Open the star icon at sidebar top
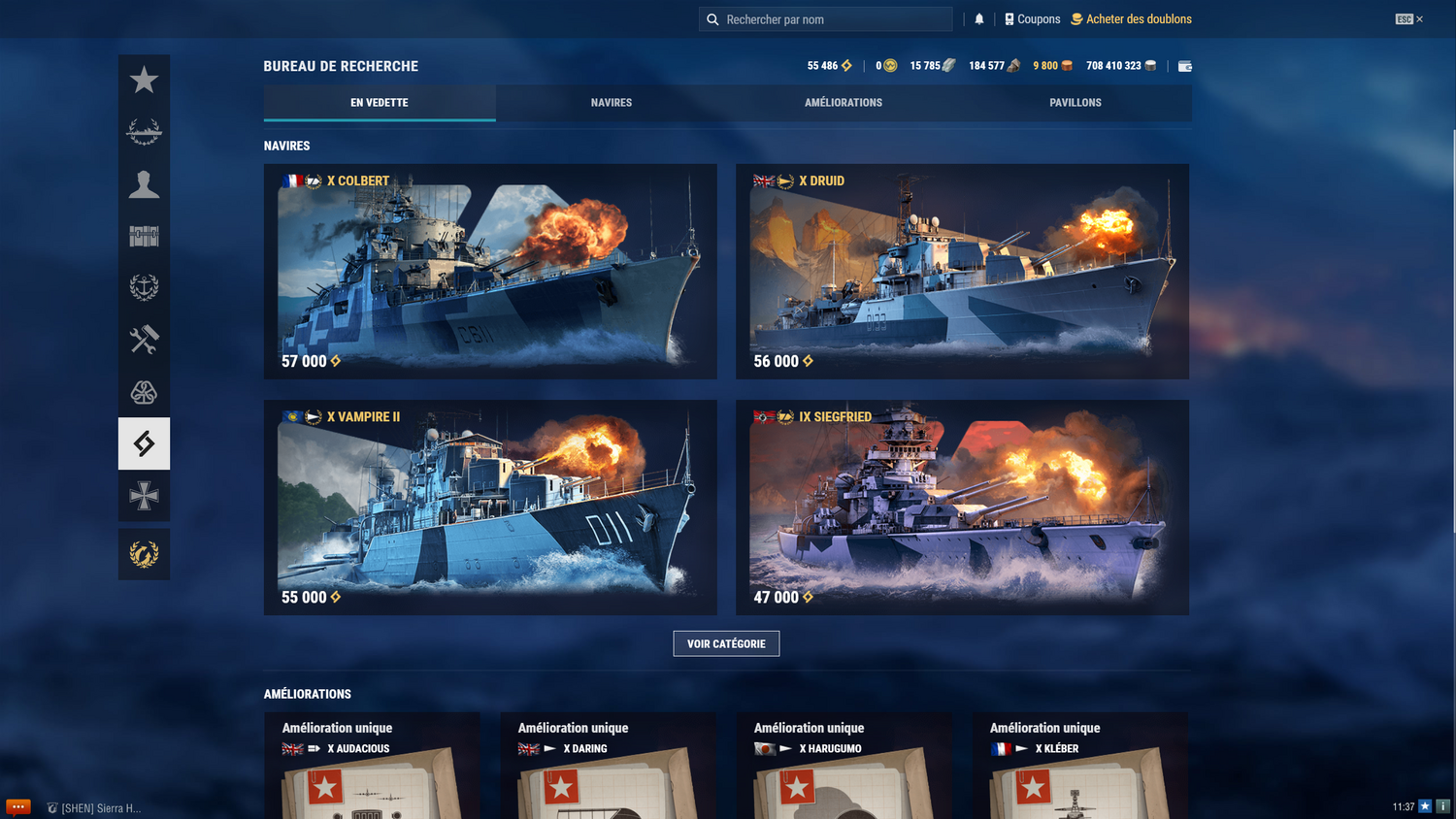The width and height of the screenshot is (1456, 819). tap(144, 81)
